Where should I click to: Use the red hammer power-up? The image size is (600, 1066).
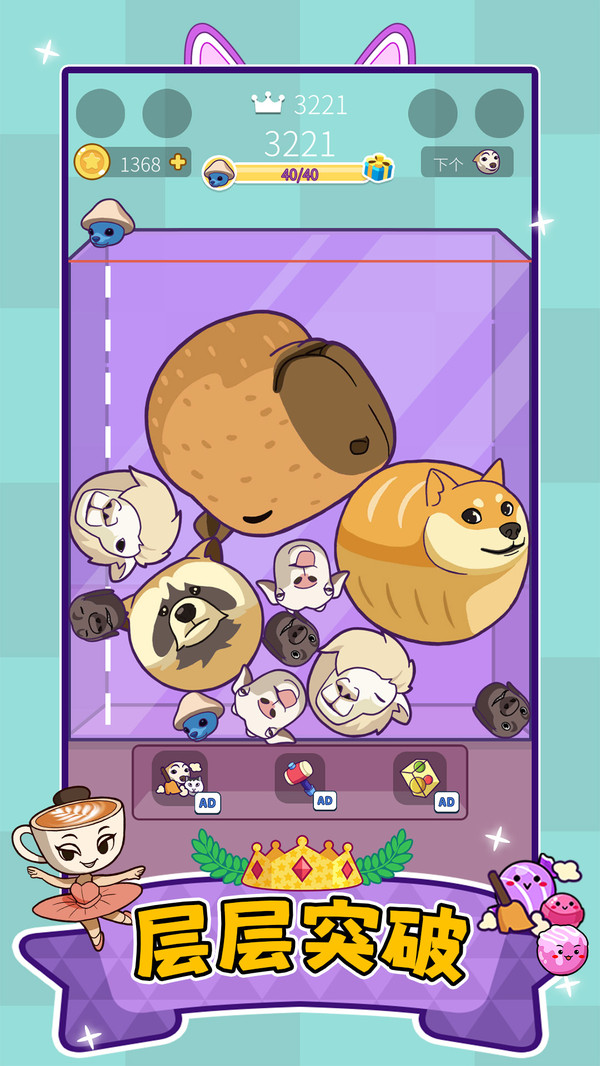click(x=300, y=777)
